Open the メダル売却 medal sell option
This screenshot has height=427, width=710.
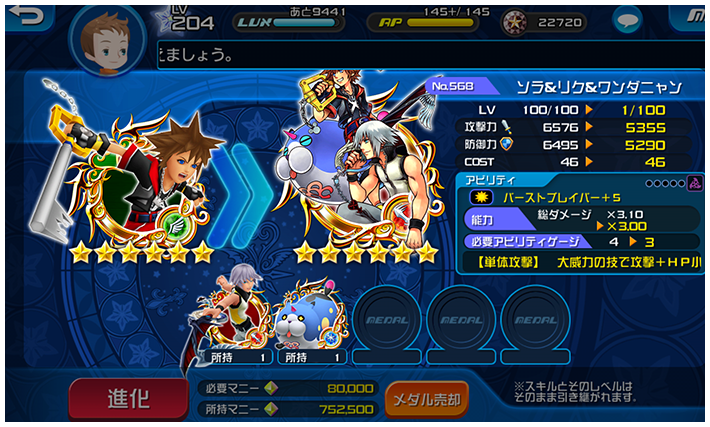[426, 399]
